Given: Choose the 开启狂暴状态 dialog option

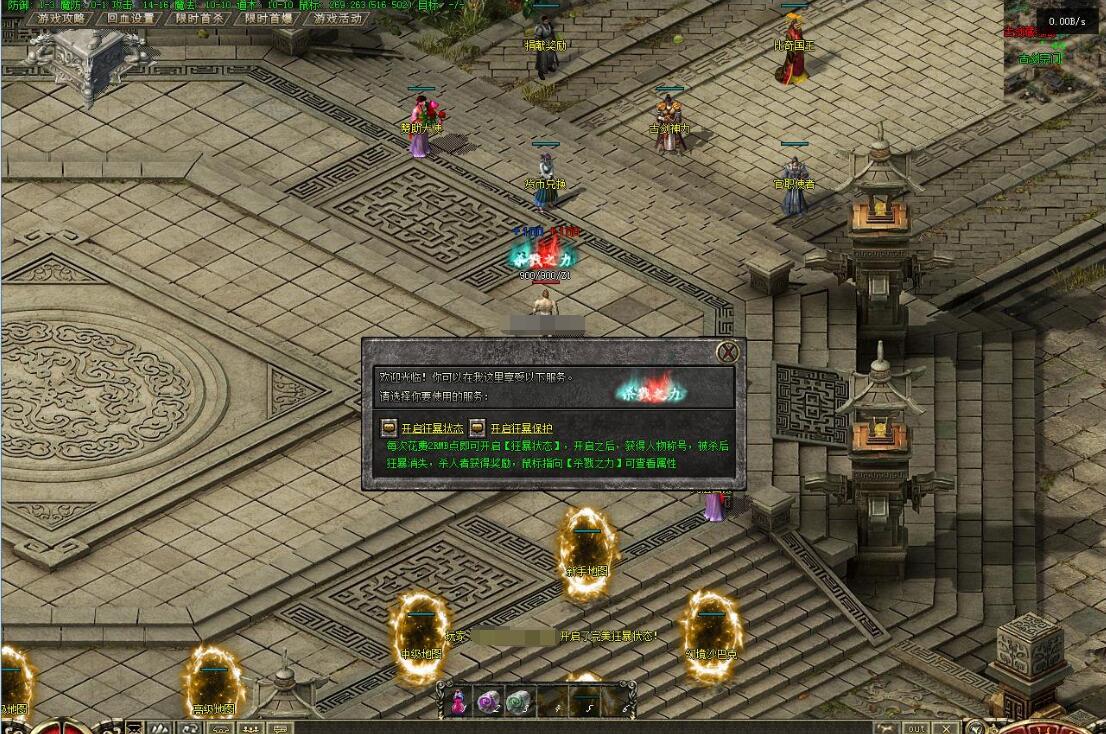Looking at the screenshot, I should click(x=426, y=428).
